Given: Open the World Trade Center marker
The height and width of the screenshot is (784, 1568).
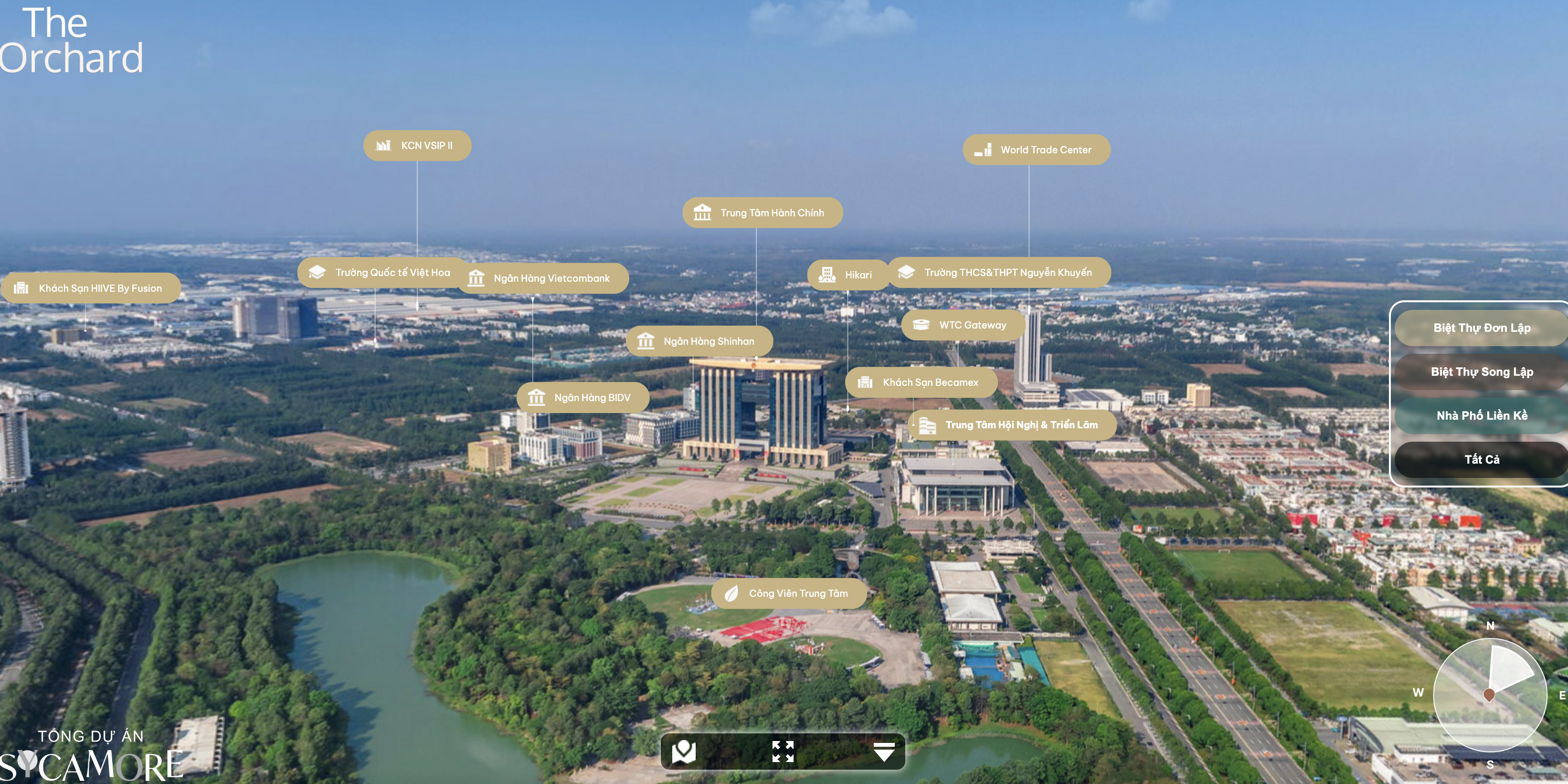Looking at the screenshot, I should [x=1036, y=150].
